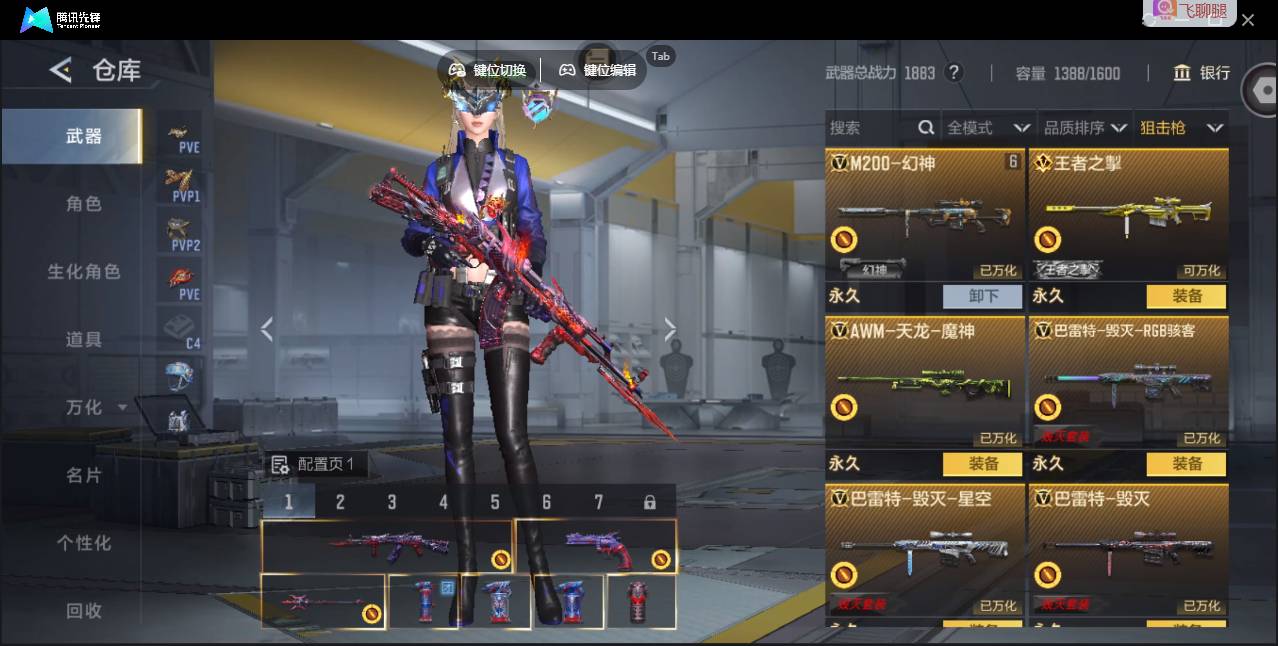Select the 道具 category

84,340
